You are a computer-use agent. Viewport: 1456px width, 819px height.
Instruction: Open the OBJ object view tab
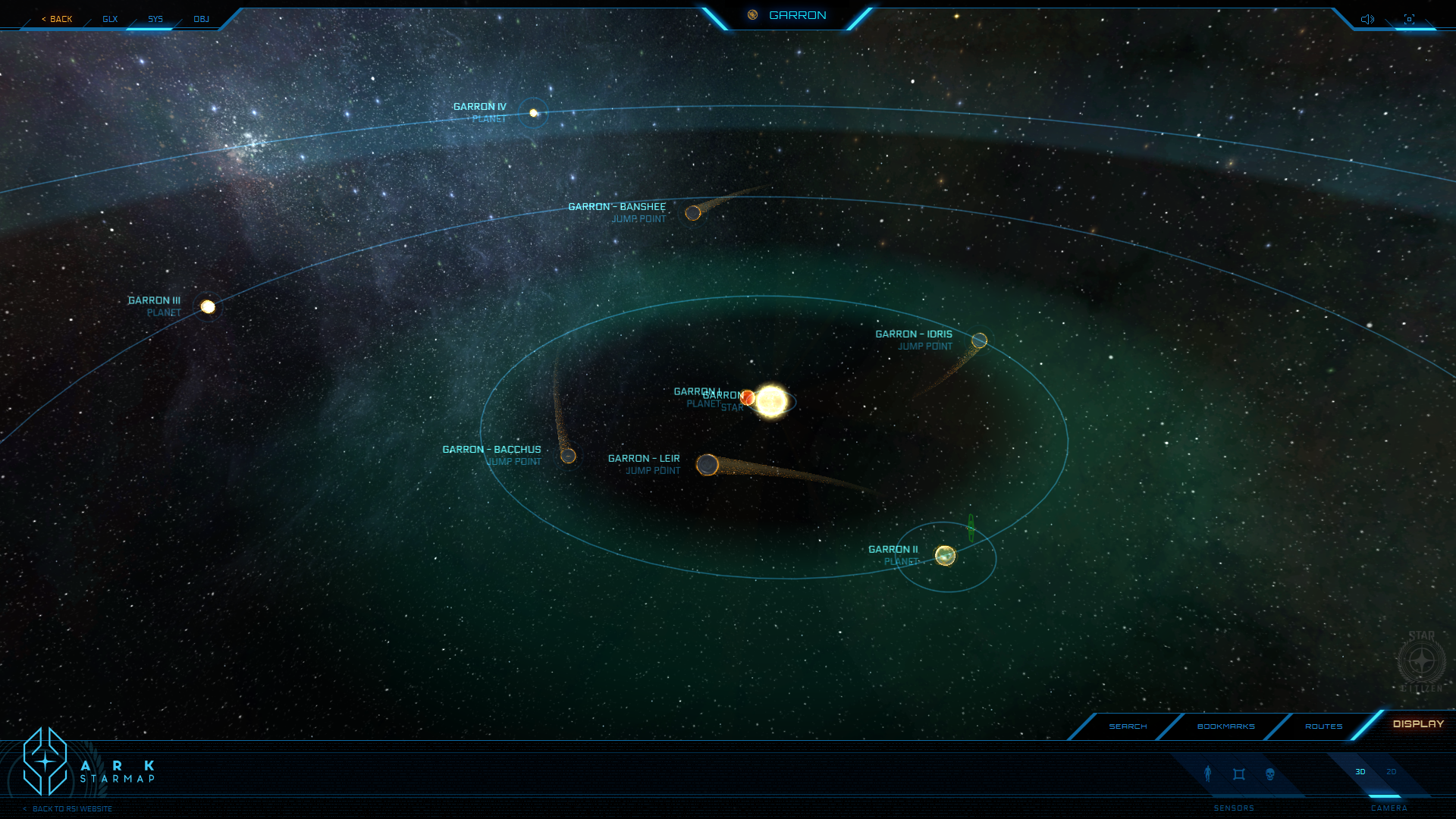point(201,19)
